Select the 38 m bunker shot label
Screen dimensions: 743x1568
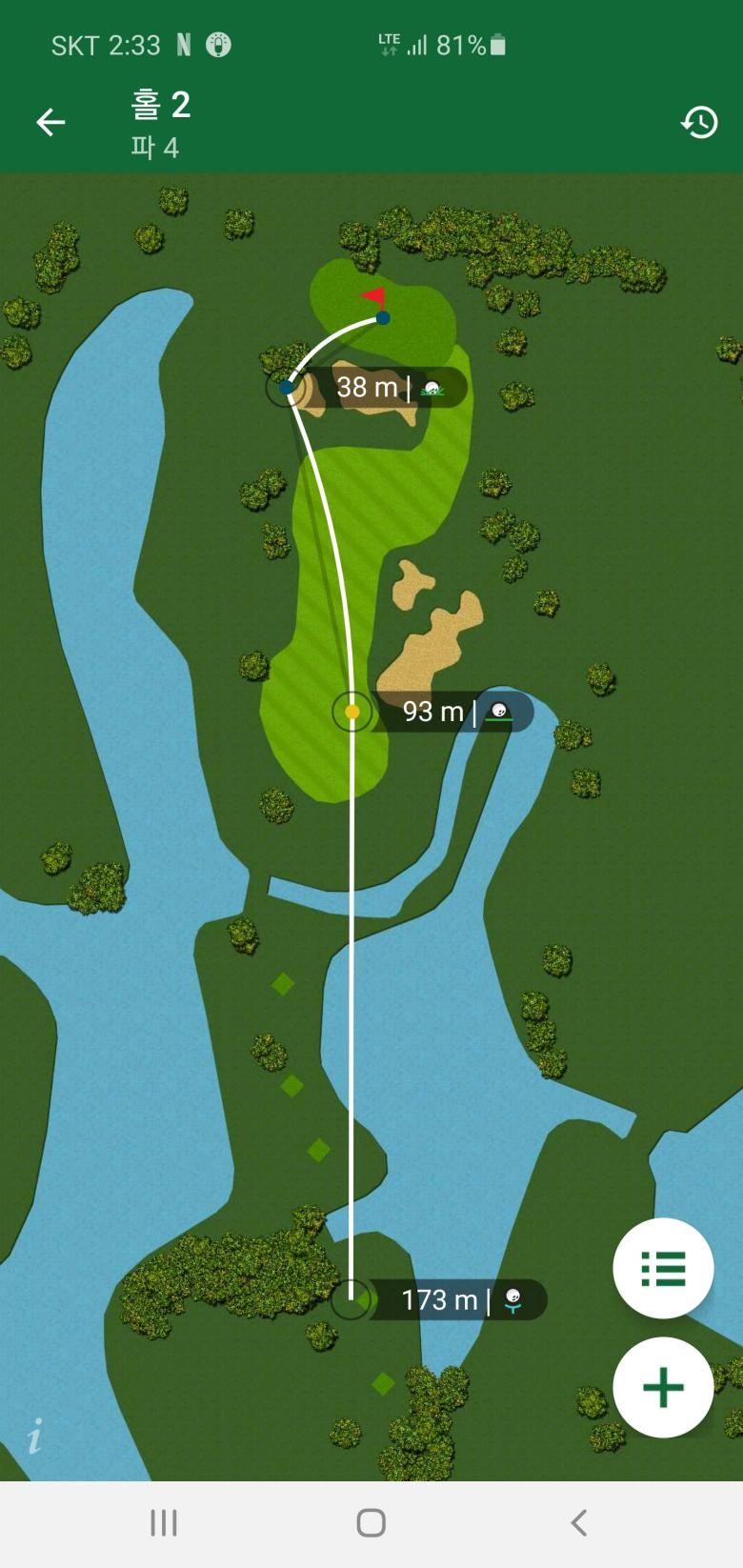click(386, 388)
